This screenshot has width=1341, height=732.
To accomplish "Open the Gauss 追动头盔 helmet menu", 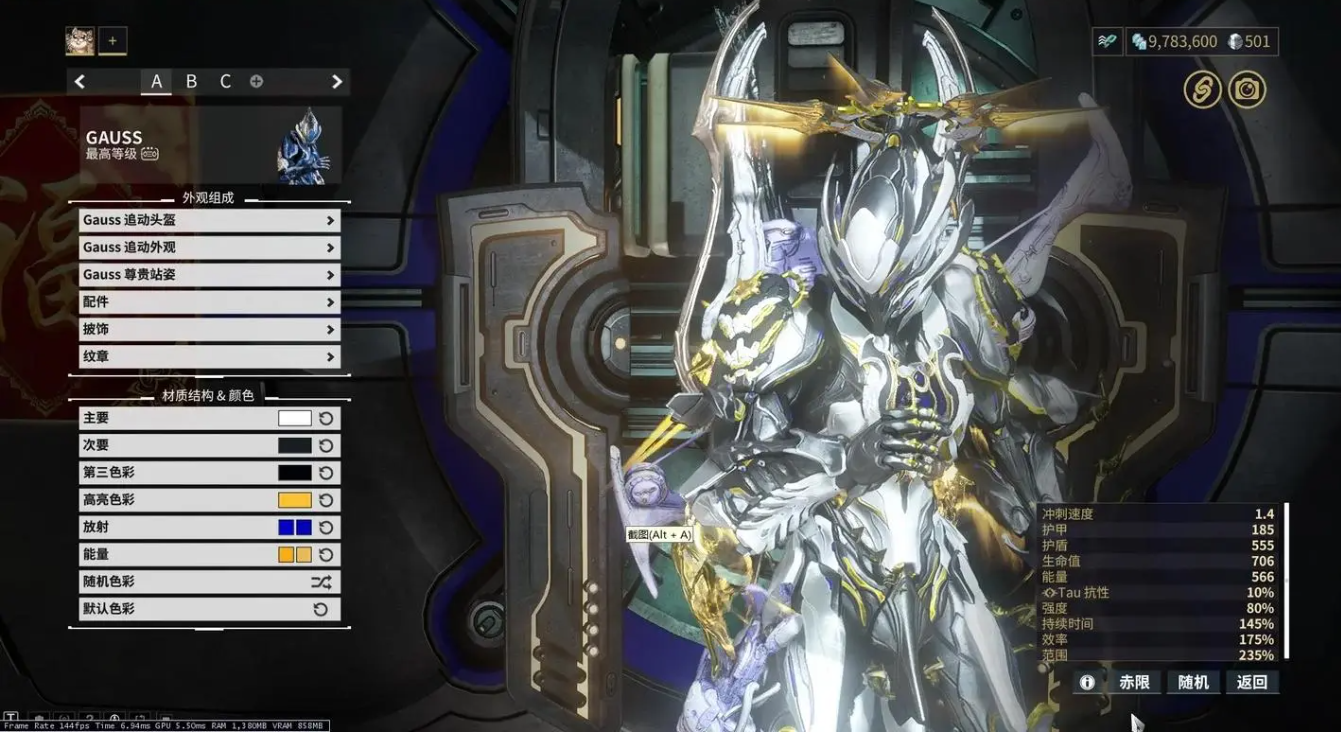I will [209, 220].
